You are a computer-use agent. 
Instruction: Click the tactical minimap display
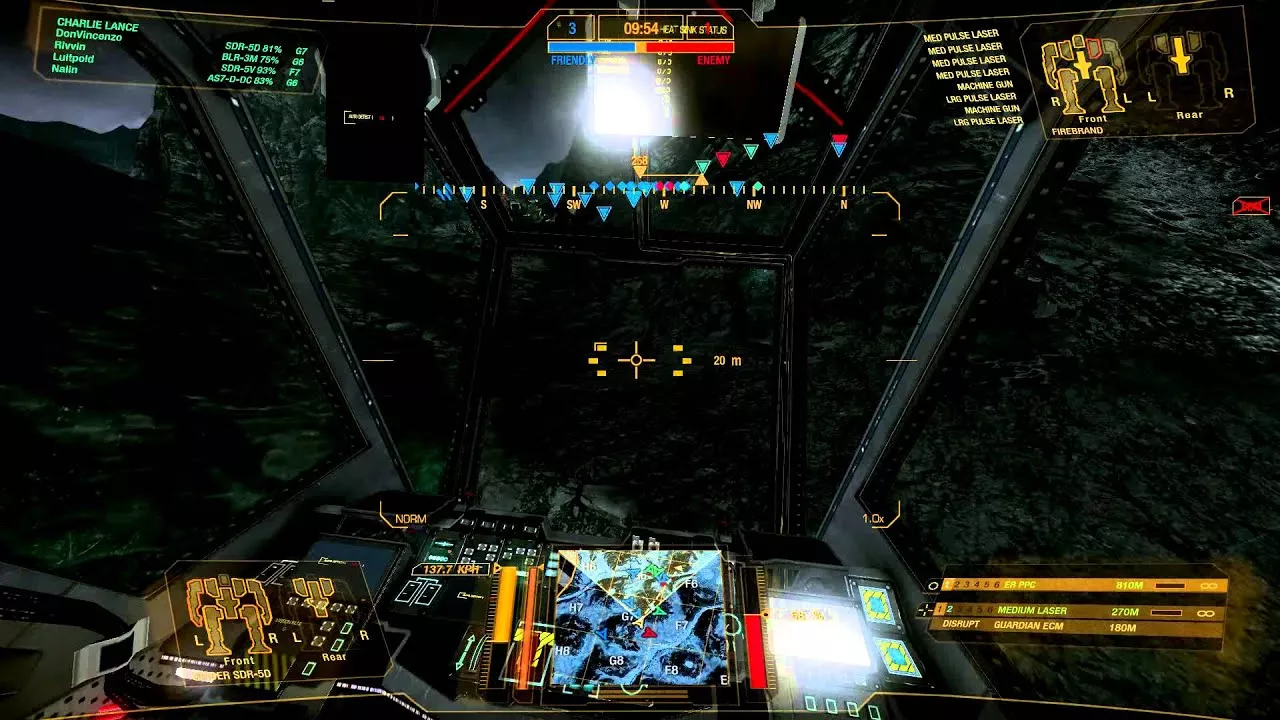tap(640, 617)
